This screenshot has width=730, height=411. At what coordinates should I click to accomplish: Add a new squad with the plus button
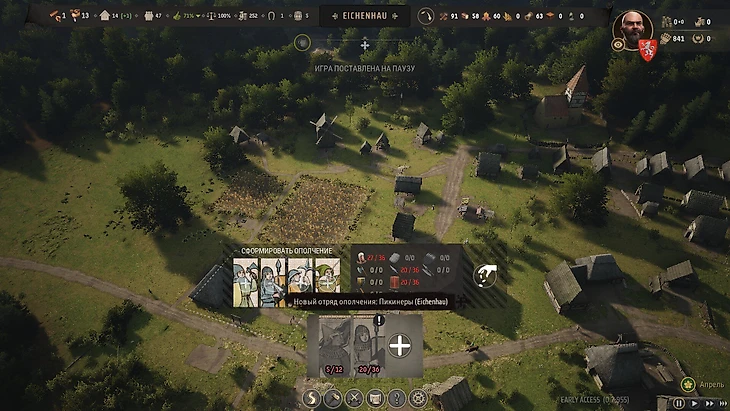[x=399, y=346]
